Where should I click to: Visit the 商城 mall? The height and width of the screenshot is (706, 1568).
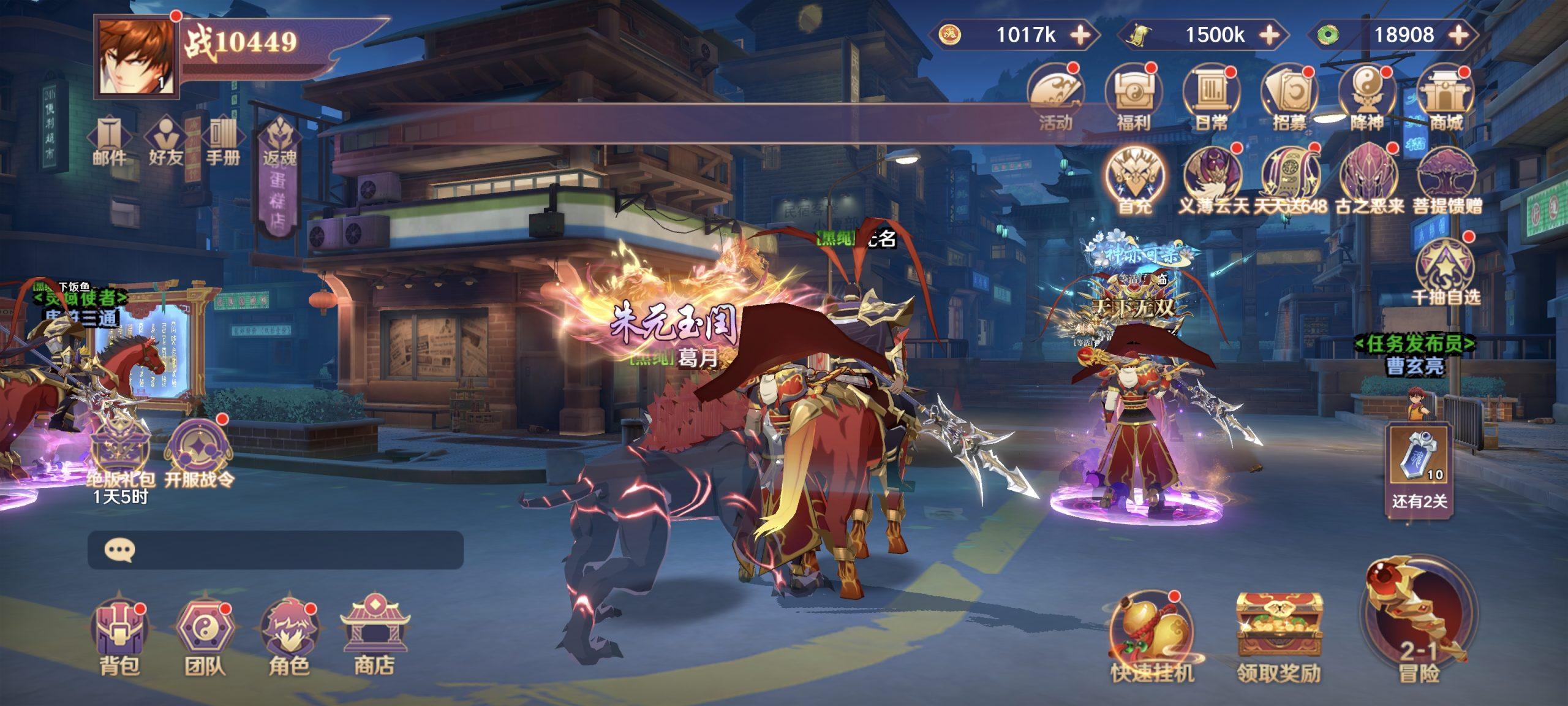point(1445,98)
